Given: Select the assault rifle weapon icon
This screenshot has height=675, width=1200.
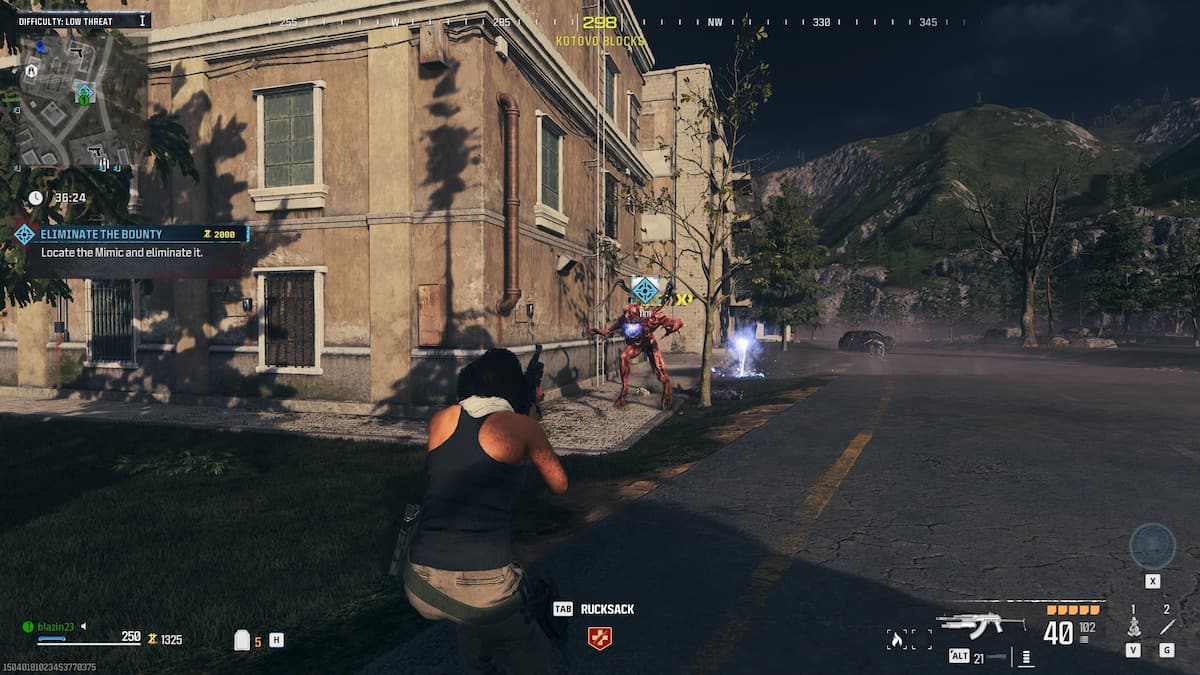Looking at the screenshot, I should (x=981, y=624).
